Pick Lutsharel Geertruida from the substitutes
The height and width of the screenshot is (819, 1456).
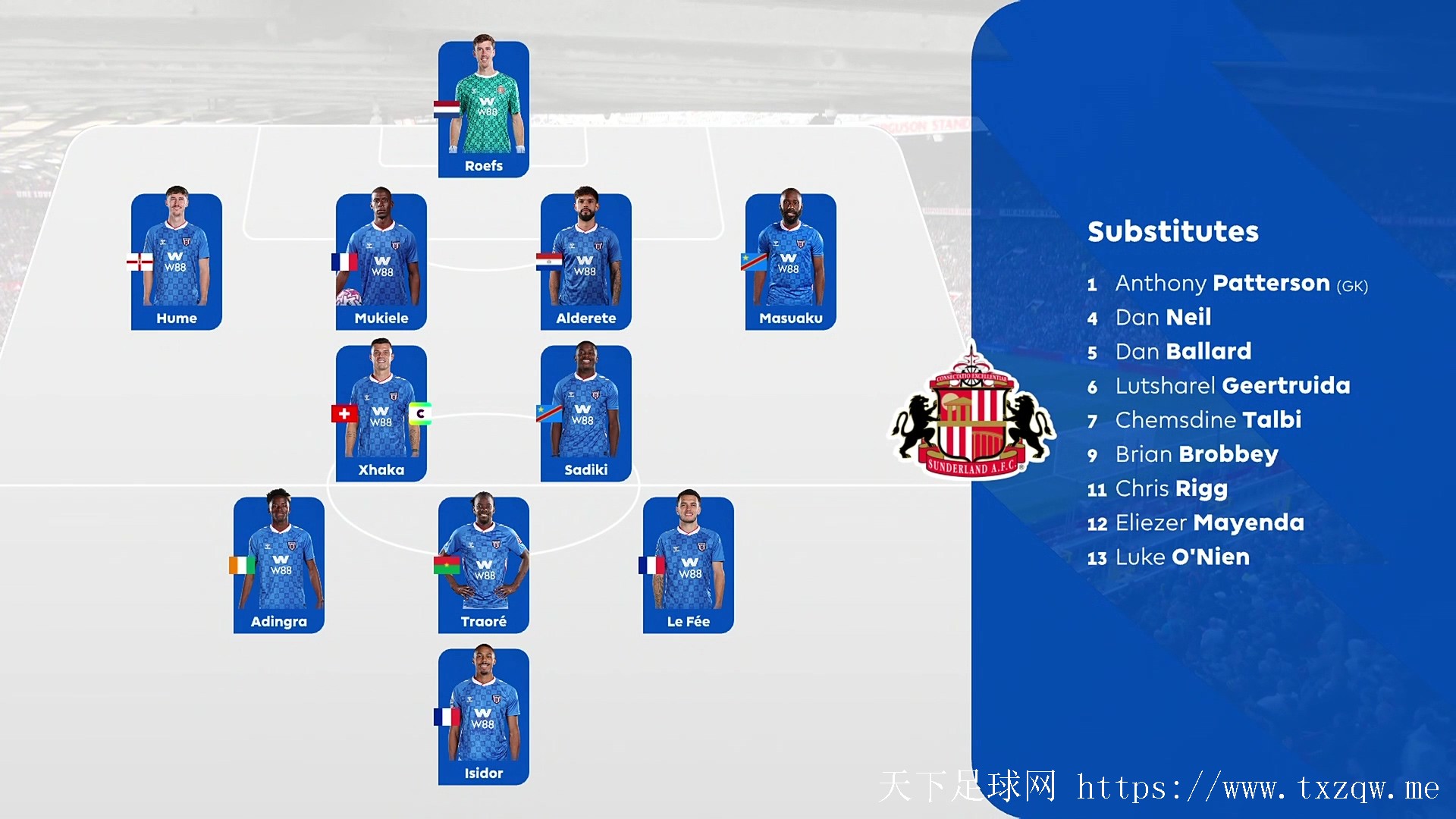[x=1232, y=386]
